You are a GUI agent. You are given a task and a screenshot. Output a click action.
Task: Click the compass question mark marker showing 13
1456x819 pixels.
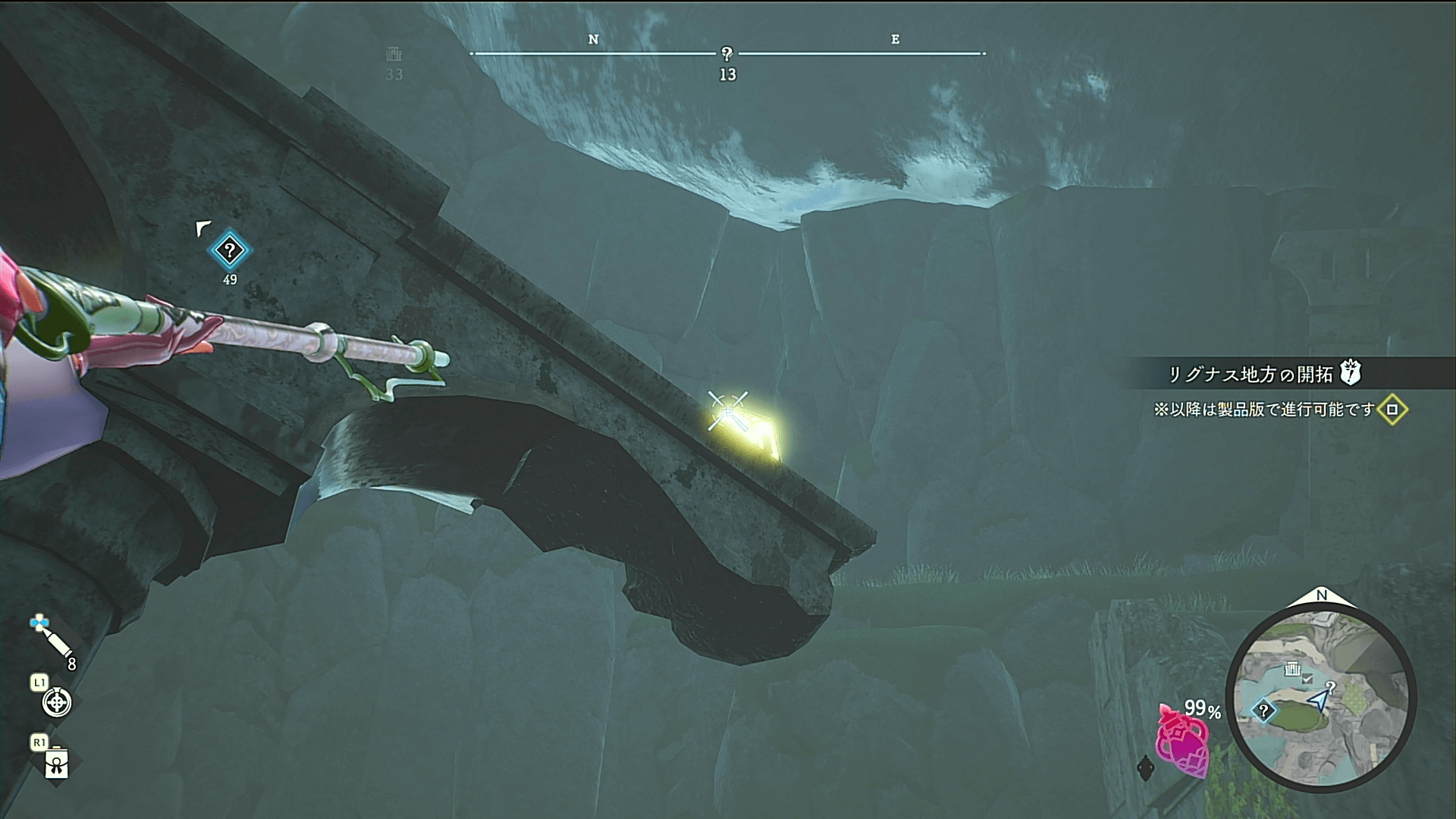click(x=726, y=54)
